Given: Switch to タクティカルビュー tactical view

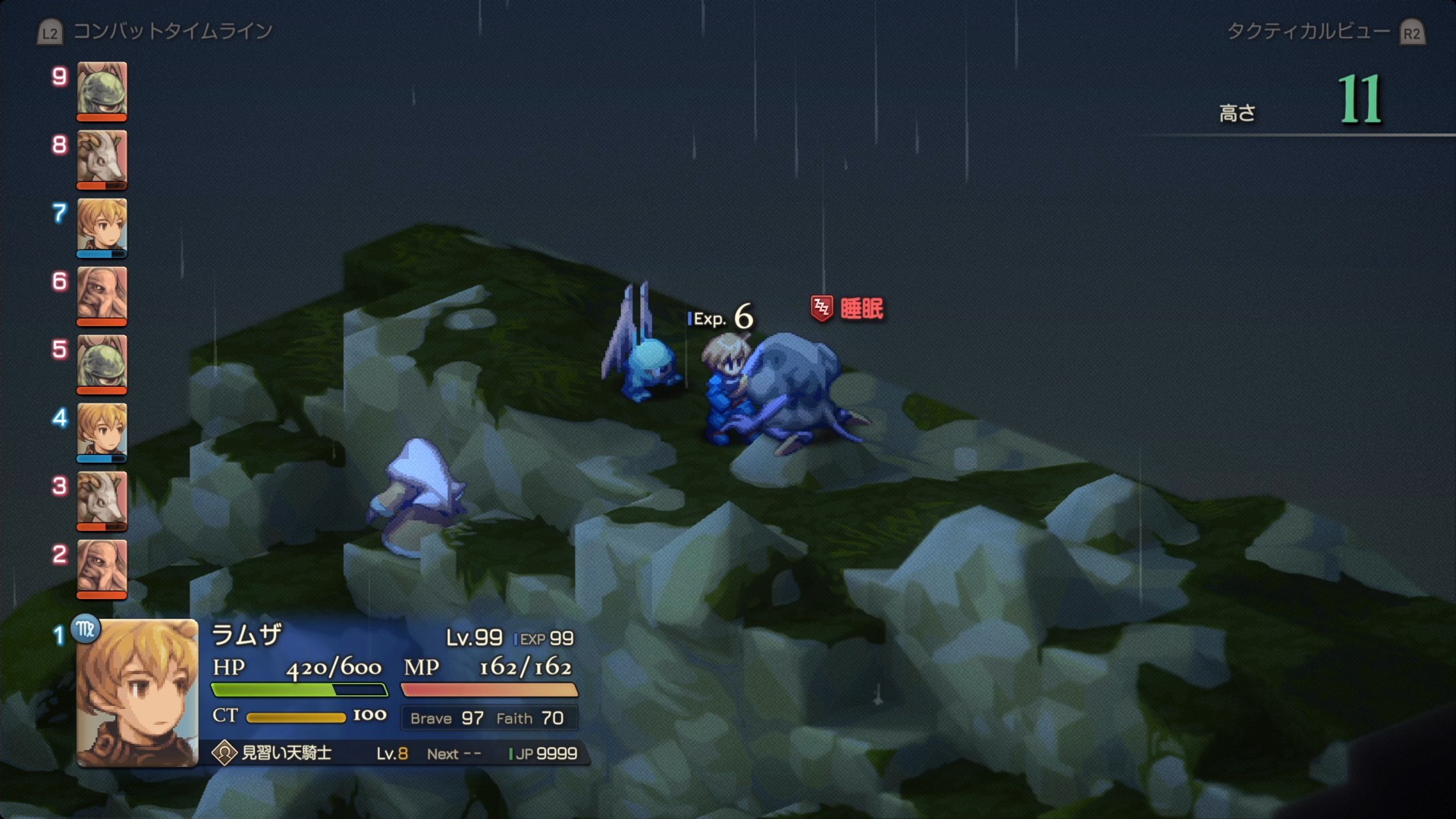Looking at the screenshot, I should (x=1309, y=32).
